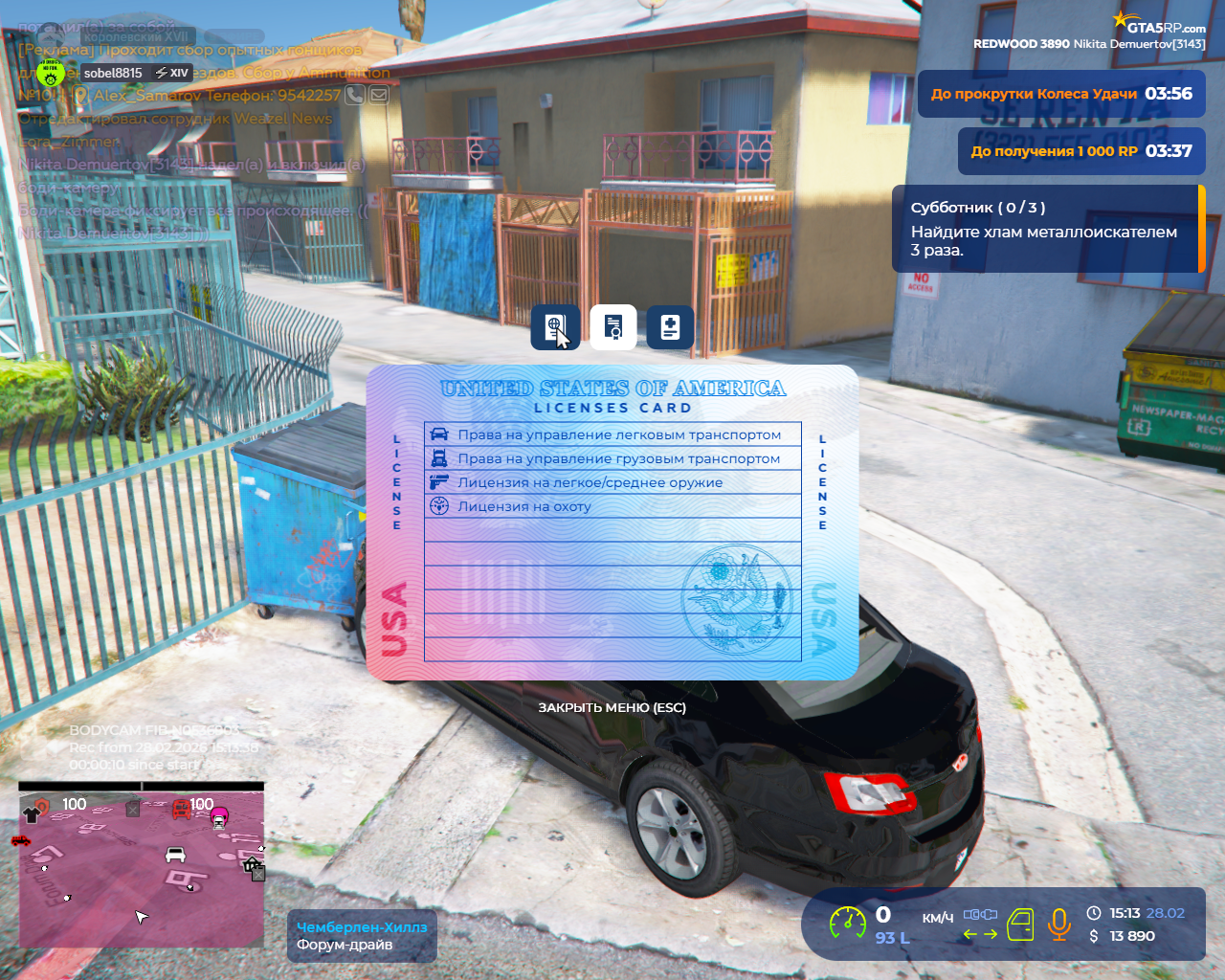Choose the truck driving license row
Image resolution: width=1225 pixels, height=980 pixels.
612,458
